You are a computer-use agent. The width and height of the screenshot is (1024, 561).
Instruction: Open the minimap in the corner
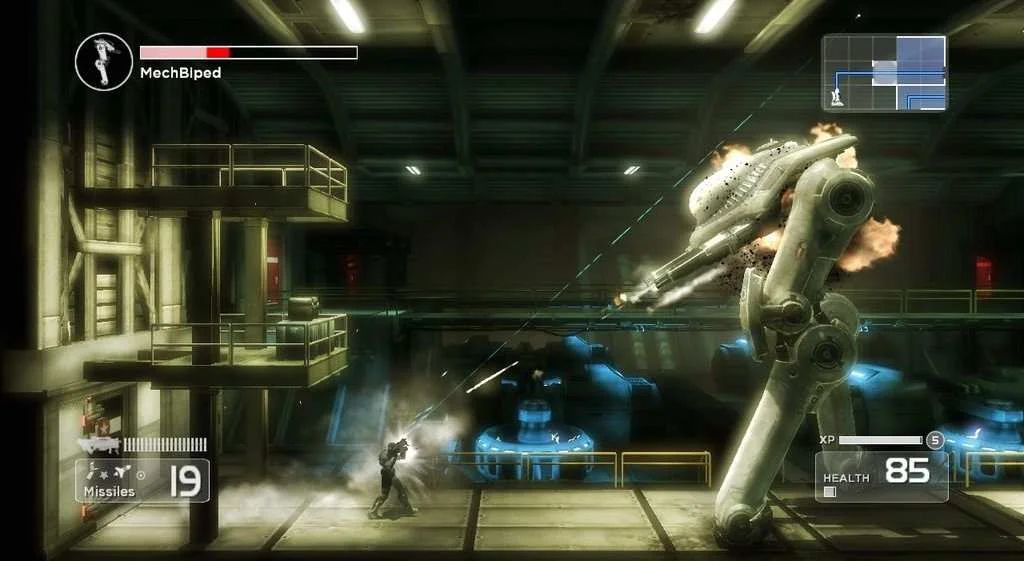tap(884, 72)
